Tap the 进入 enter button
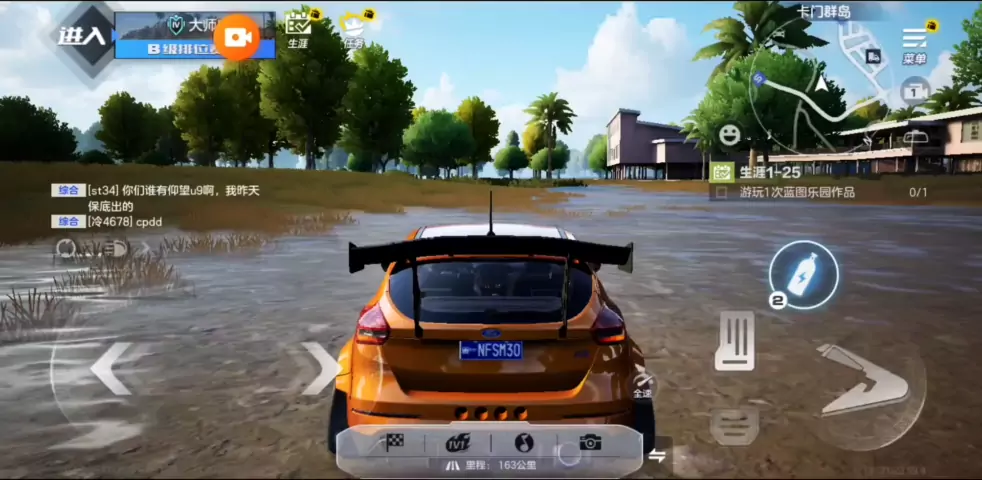The height and width of the screenshot is (480, 982). (81, 37)
